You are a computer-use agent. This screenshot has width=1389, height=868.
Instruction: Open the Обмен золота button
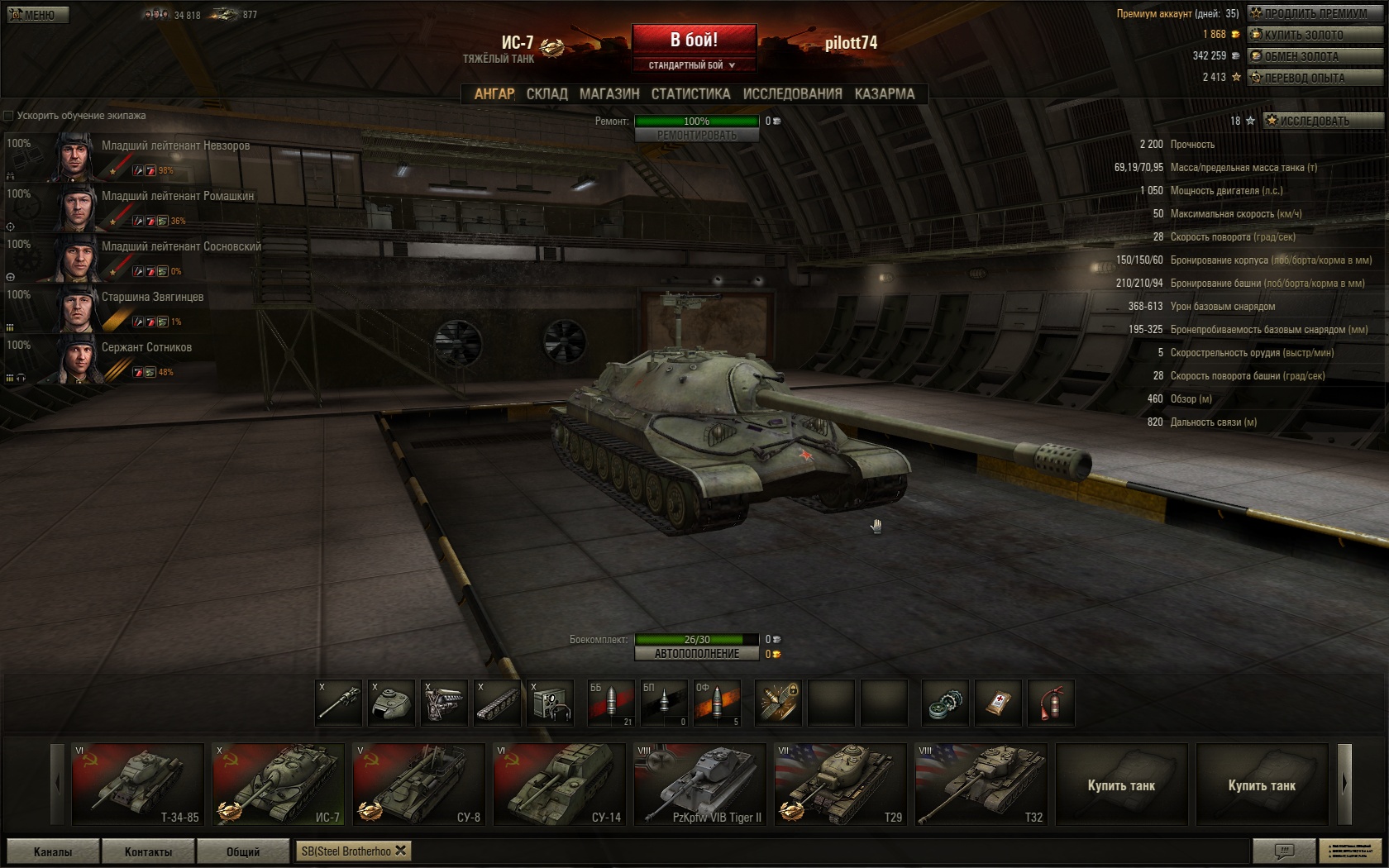pyautogui.click(x=1315, y=56)
